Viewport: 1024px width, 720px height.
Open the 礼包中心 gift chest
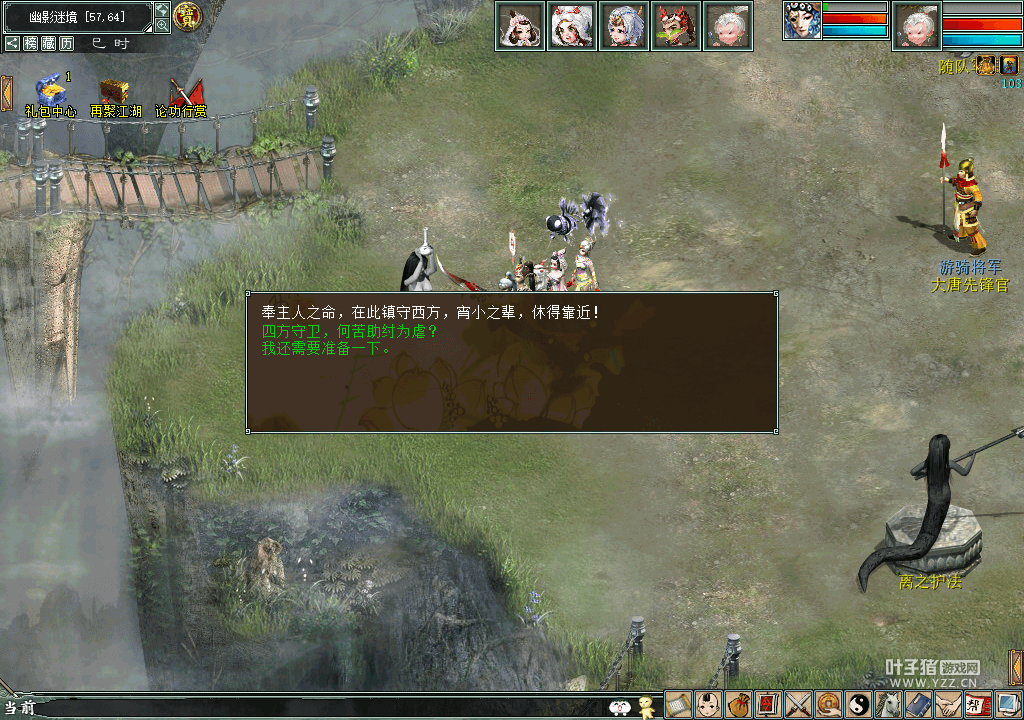point(50,91)
